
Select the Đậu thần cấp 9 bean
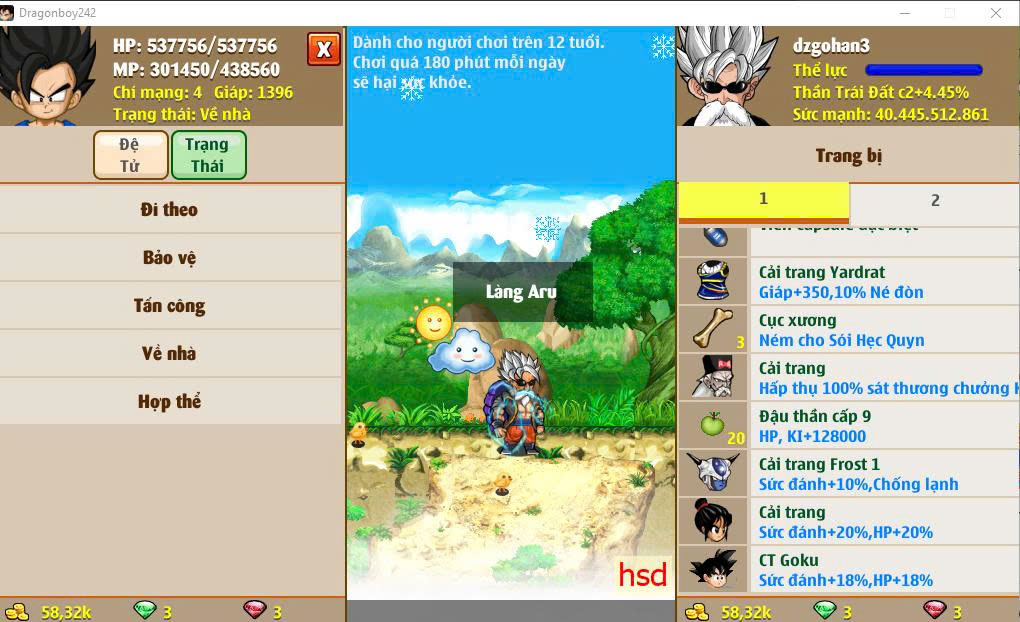(848, 426)
